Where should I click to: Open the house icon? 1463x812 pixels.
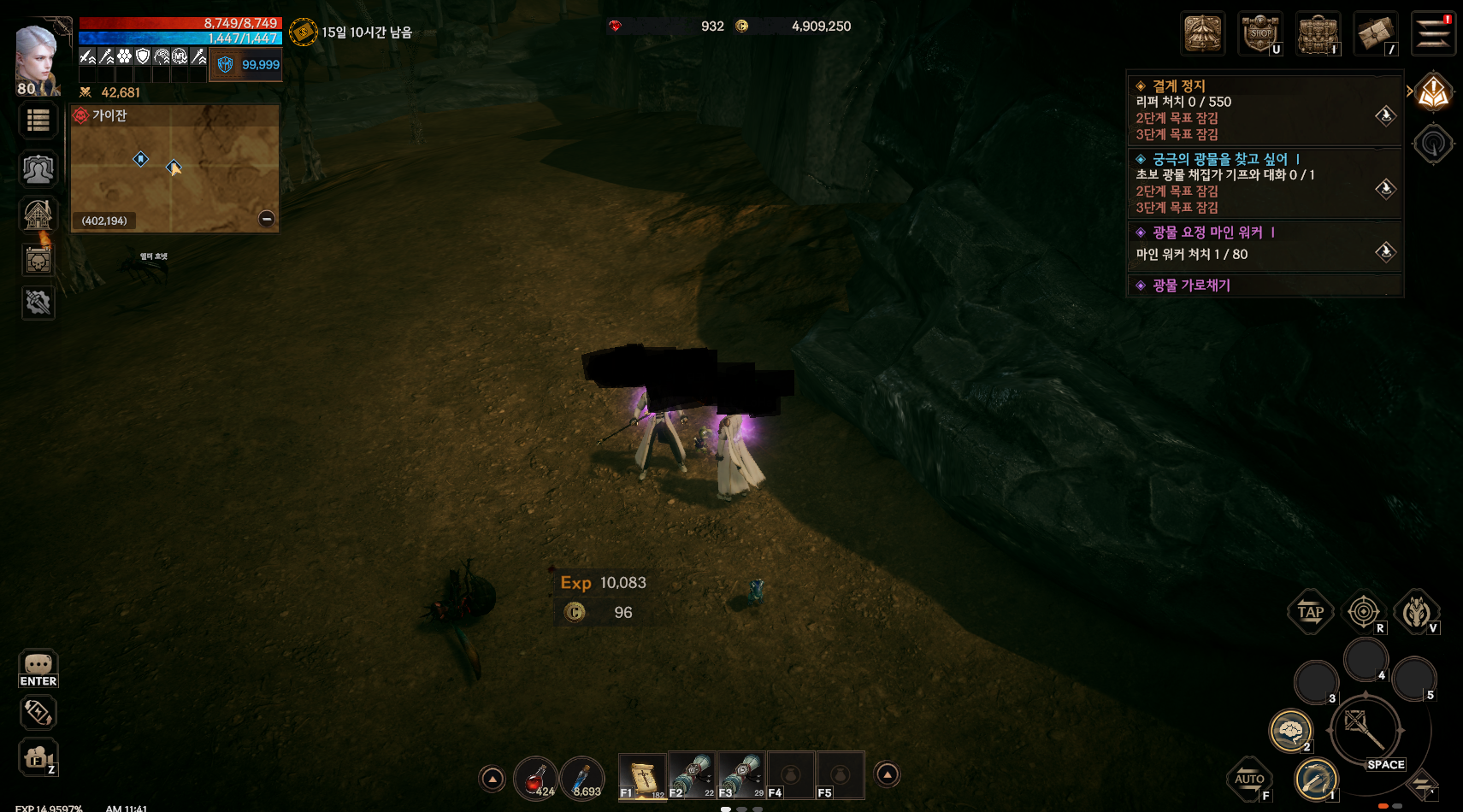(x=38, y=215)
